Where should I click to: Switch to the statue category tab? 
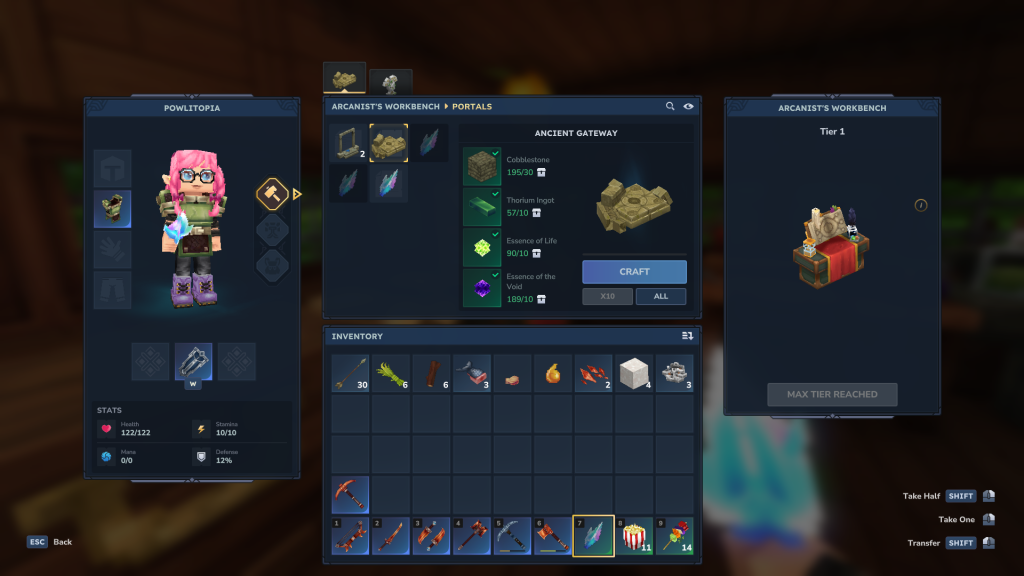coord(390,82)
